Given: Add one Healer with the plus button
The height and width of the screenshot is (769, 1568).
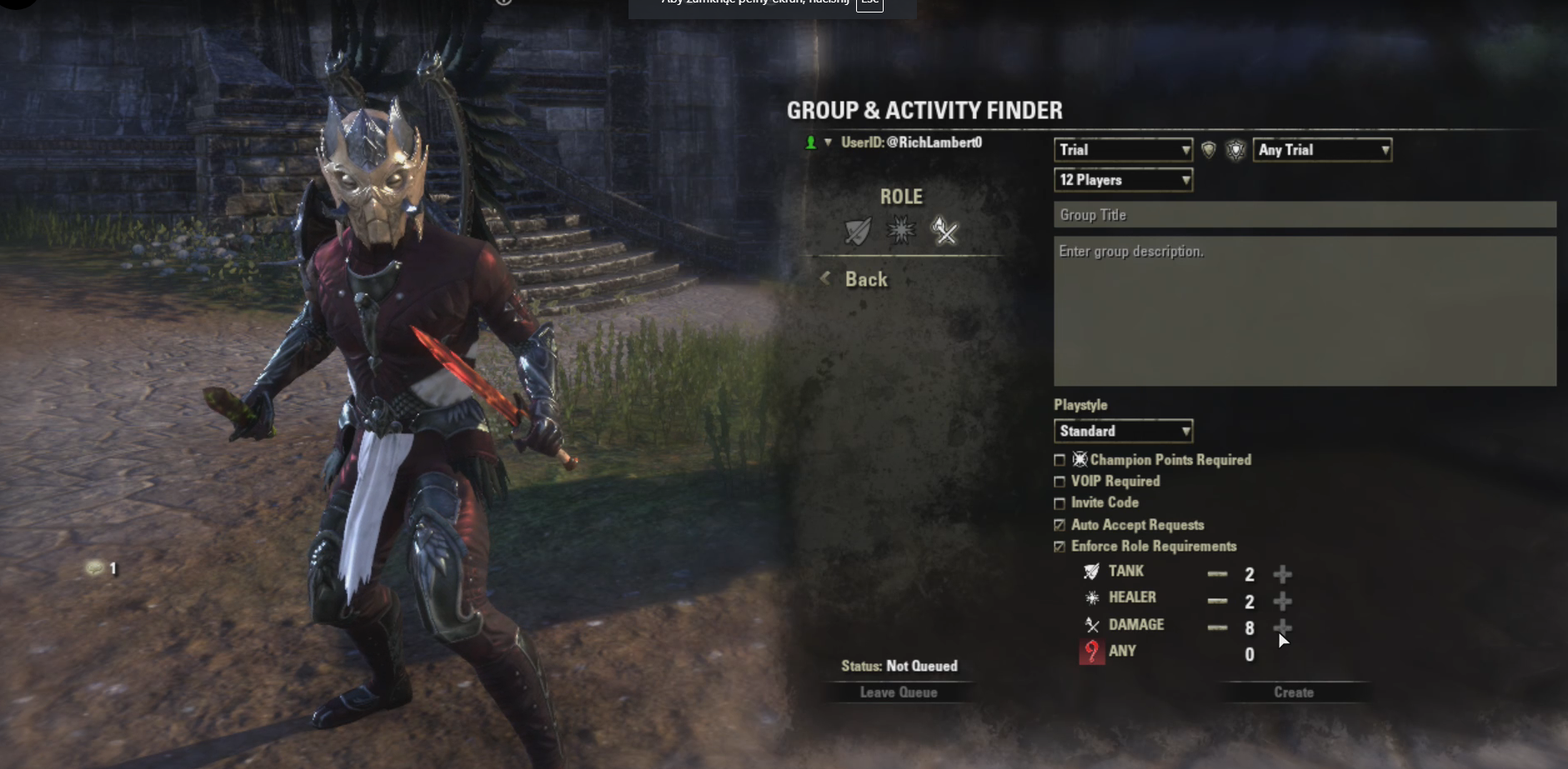Looking at the screenshot, I should (1282, 601).
